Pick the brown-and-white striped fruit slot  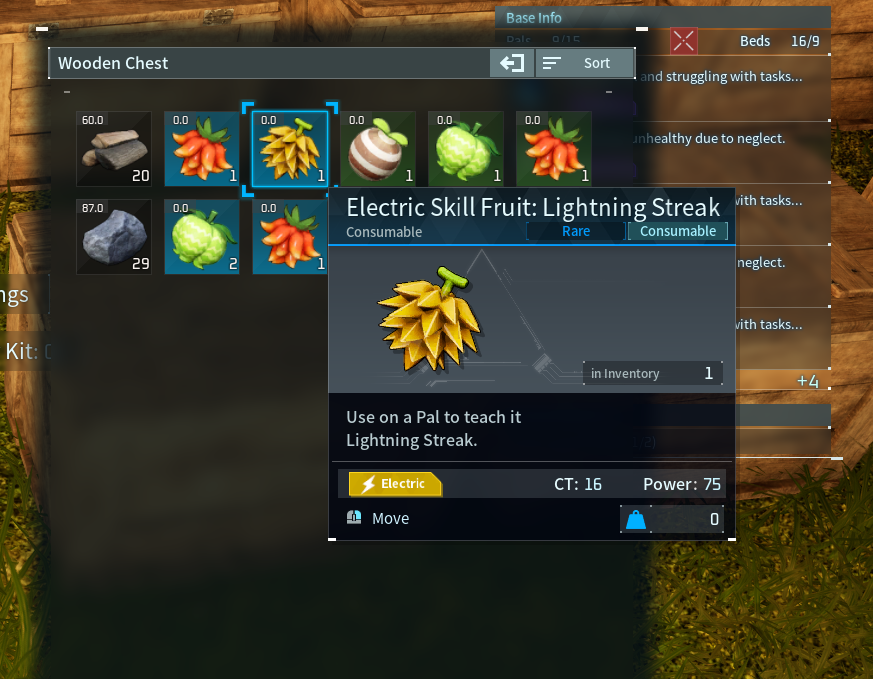378,149
